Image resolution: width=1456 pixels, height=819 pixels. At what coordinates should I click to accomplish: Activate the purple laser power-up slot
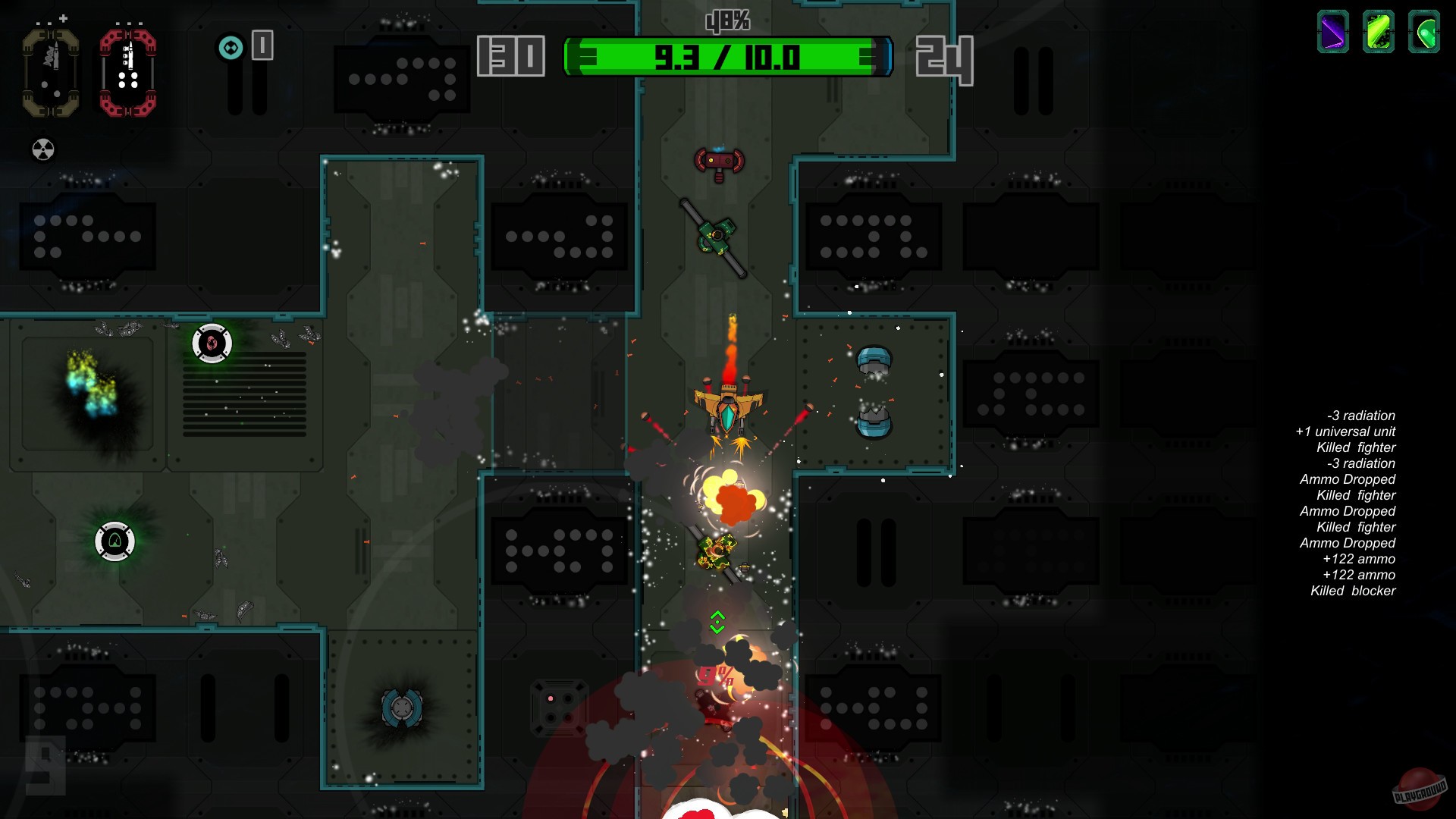(x=1334, y=32)
